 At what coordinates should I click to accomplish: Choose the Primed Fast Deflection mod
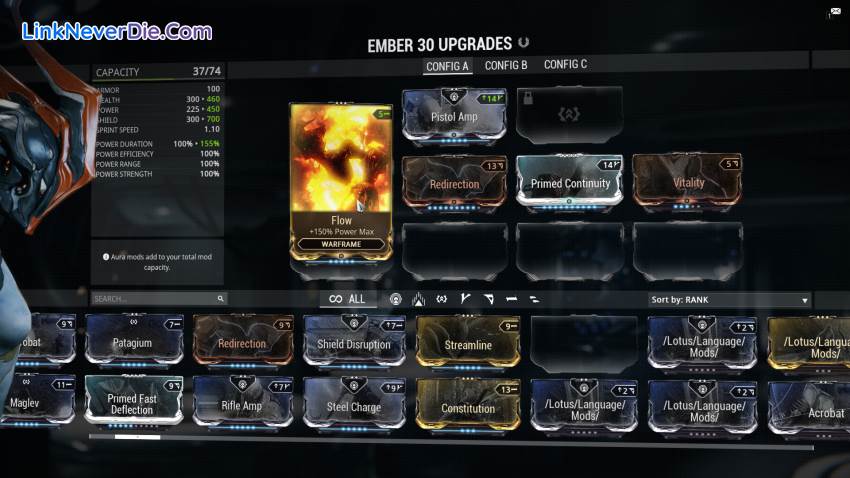pos(133,403)
